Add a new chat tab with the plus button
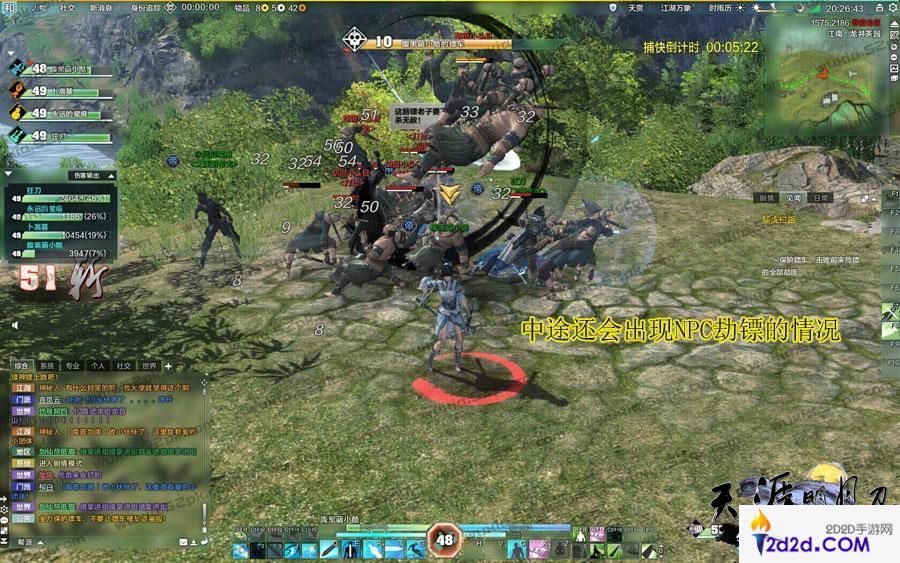This screenshot has width=900, height=563. 168,366
